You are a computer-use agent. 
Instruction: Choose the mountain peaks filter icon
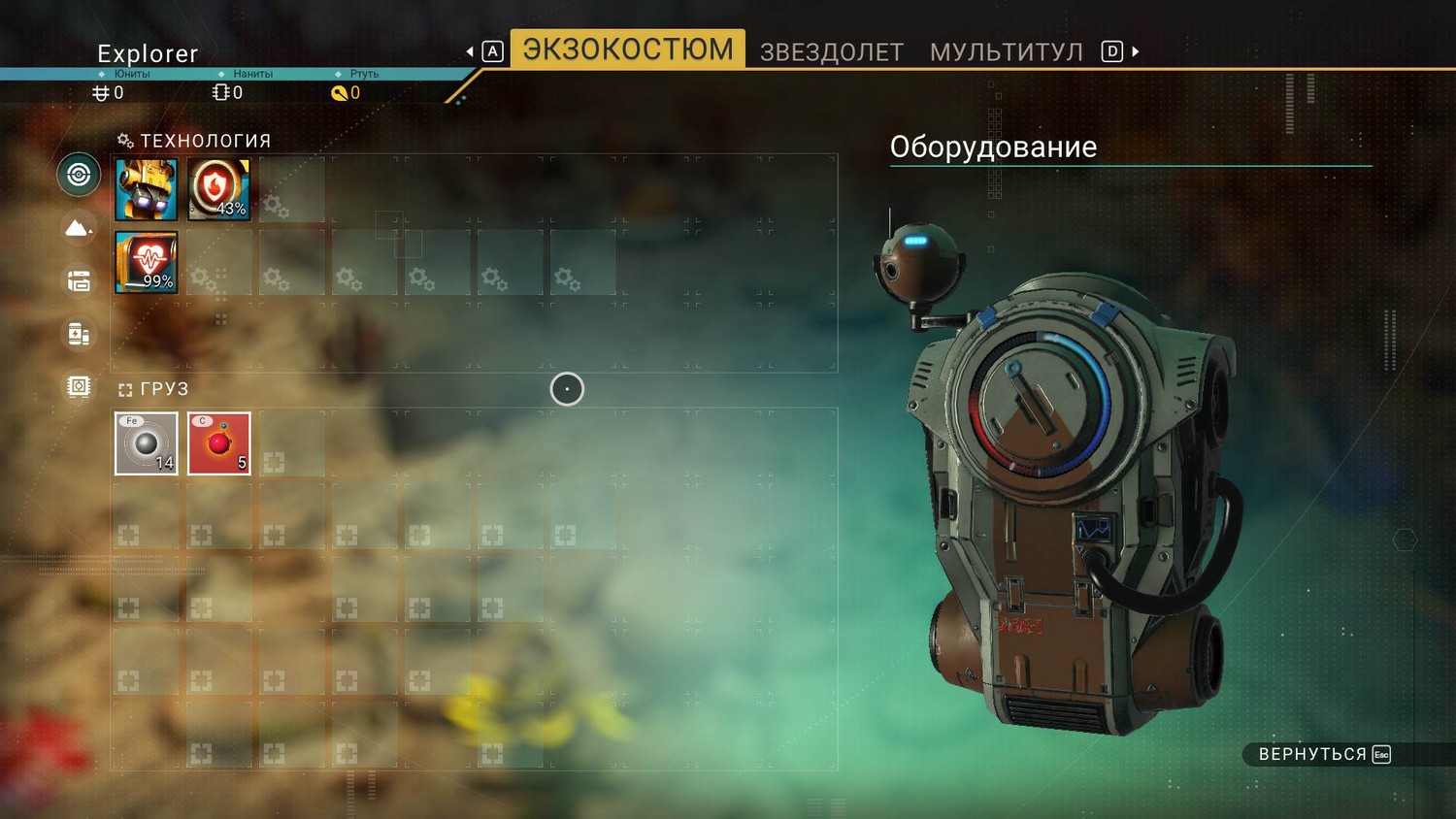[79, 228]
